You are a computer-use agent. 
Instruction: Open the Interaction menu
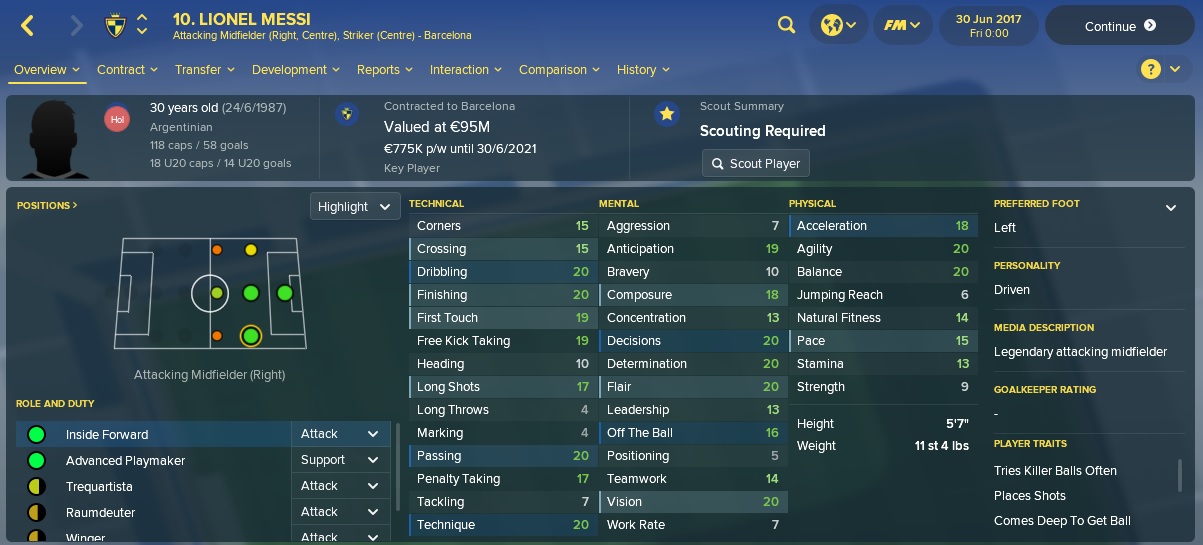point(465,70)
